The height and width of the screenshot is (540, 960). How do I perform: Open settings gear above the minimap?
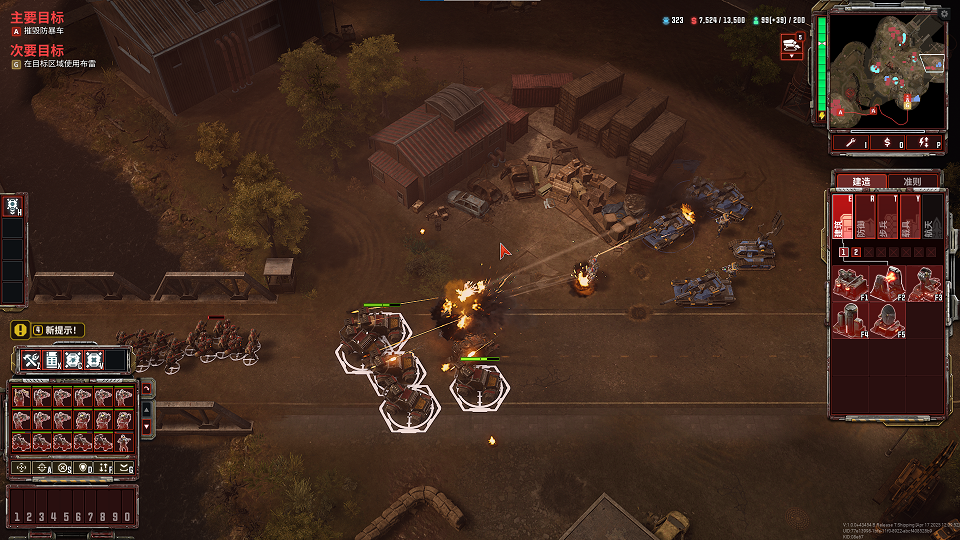coord(944,14)
